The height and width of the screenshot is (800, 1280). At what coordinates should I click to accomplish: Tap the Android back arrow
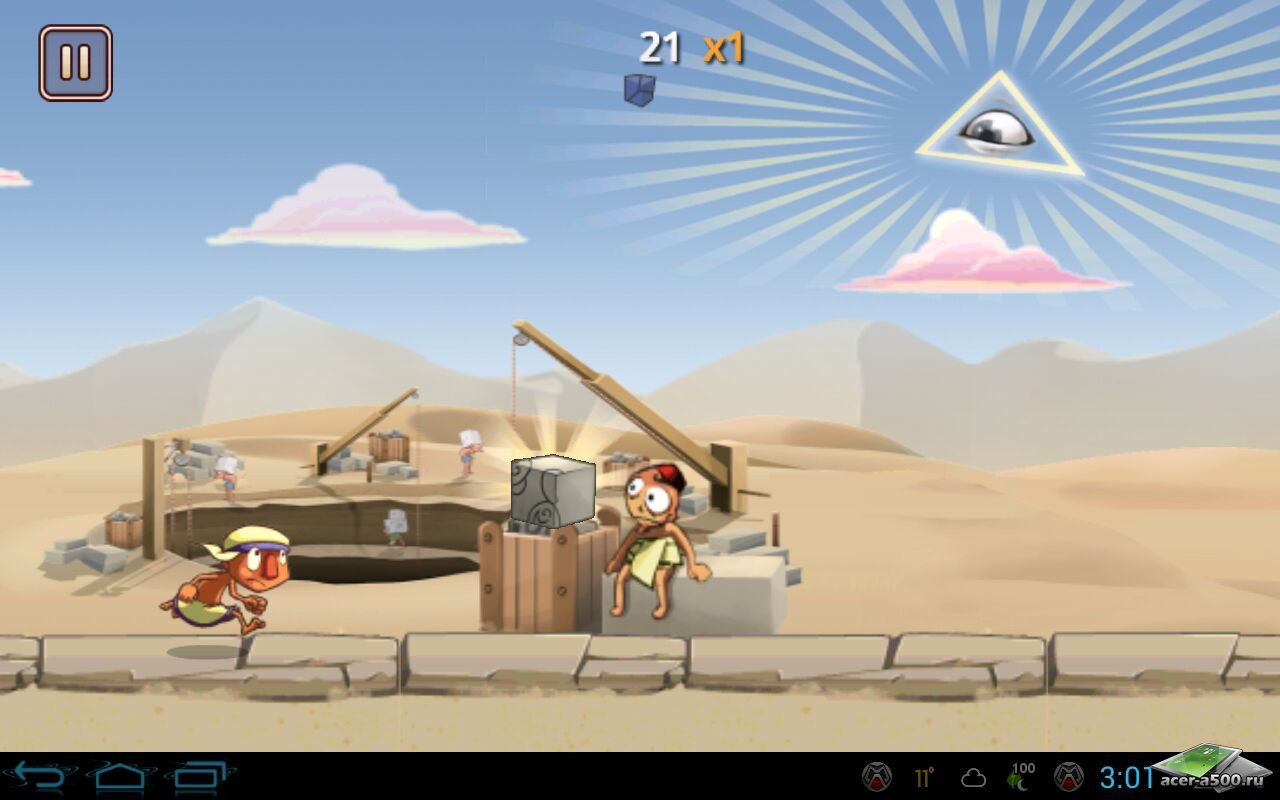38,776
